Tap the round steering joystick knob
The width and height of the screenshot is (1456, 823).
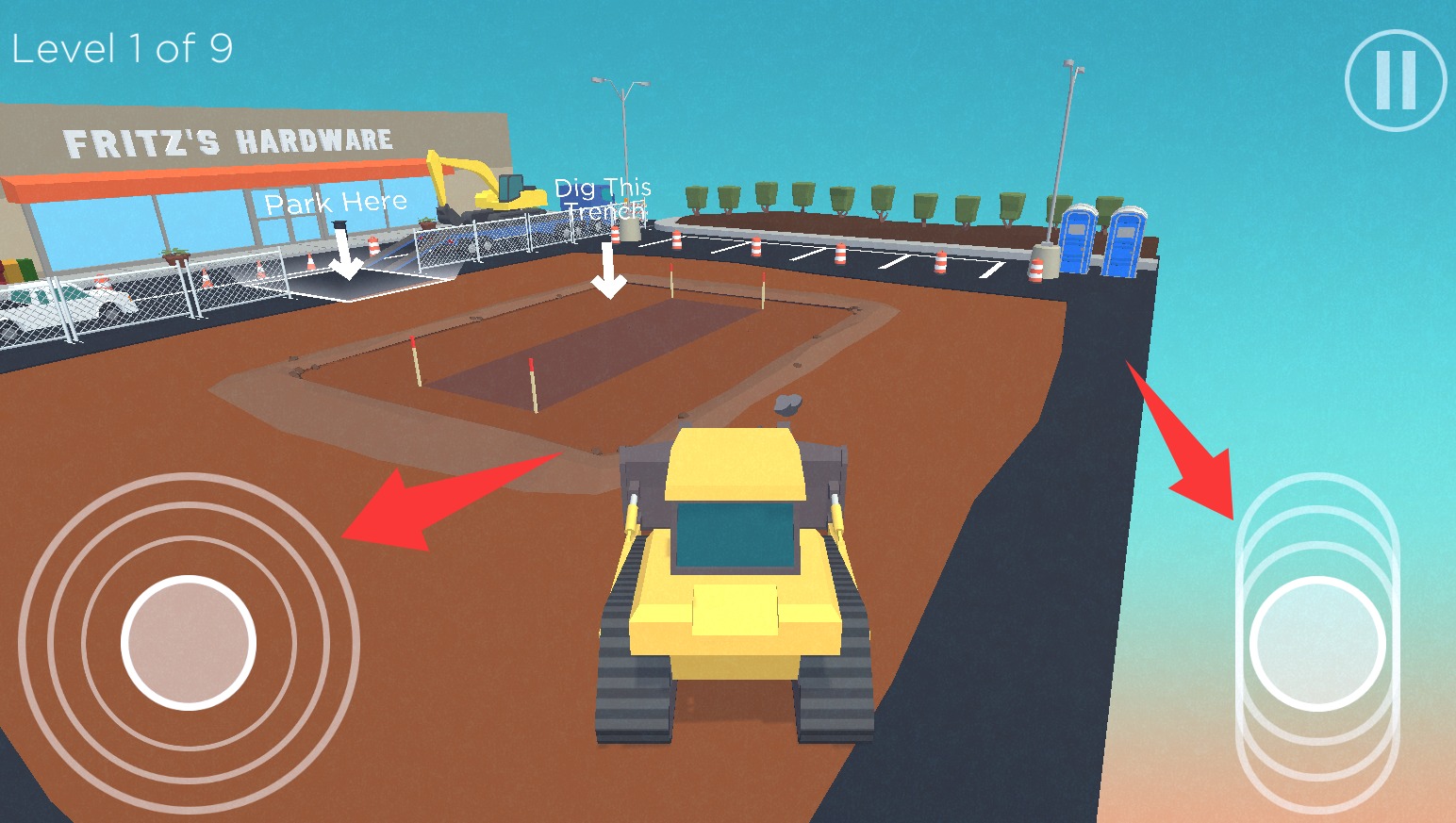click(189, 642)
